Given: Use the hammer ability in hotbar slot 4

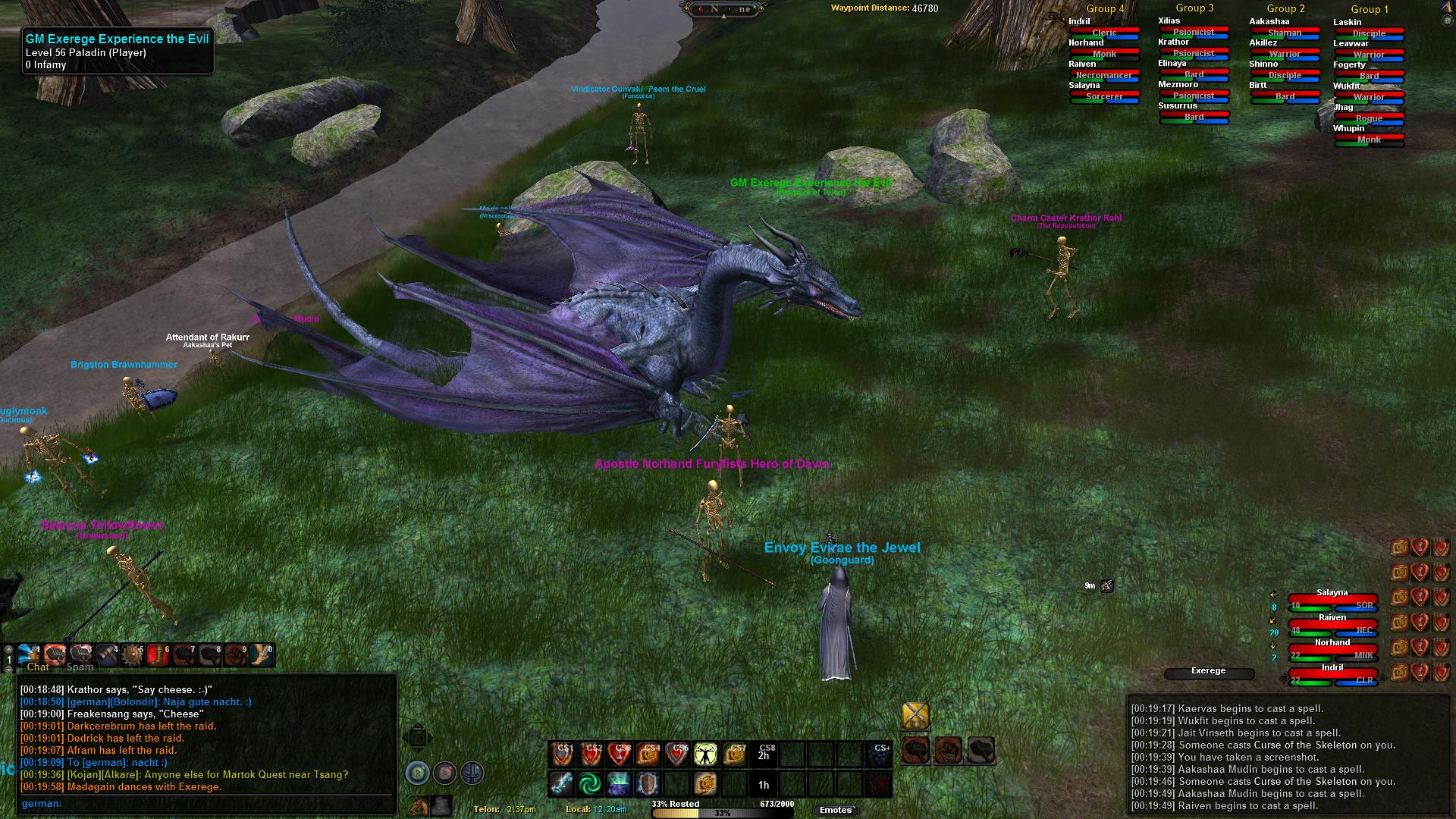Looking at the screenshot, I should [106, 654].
